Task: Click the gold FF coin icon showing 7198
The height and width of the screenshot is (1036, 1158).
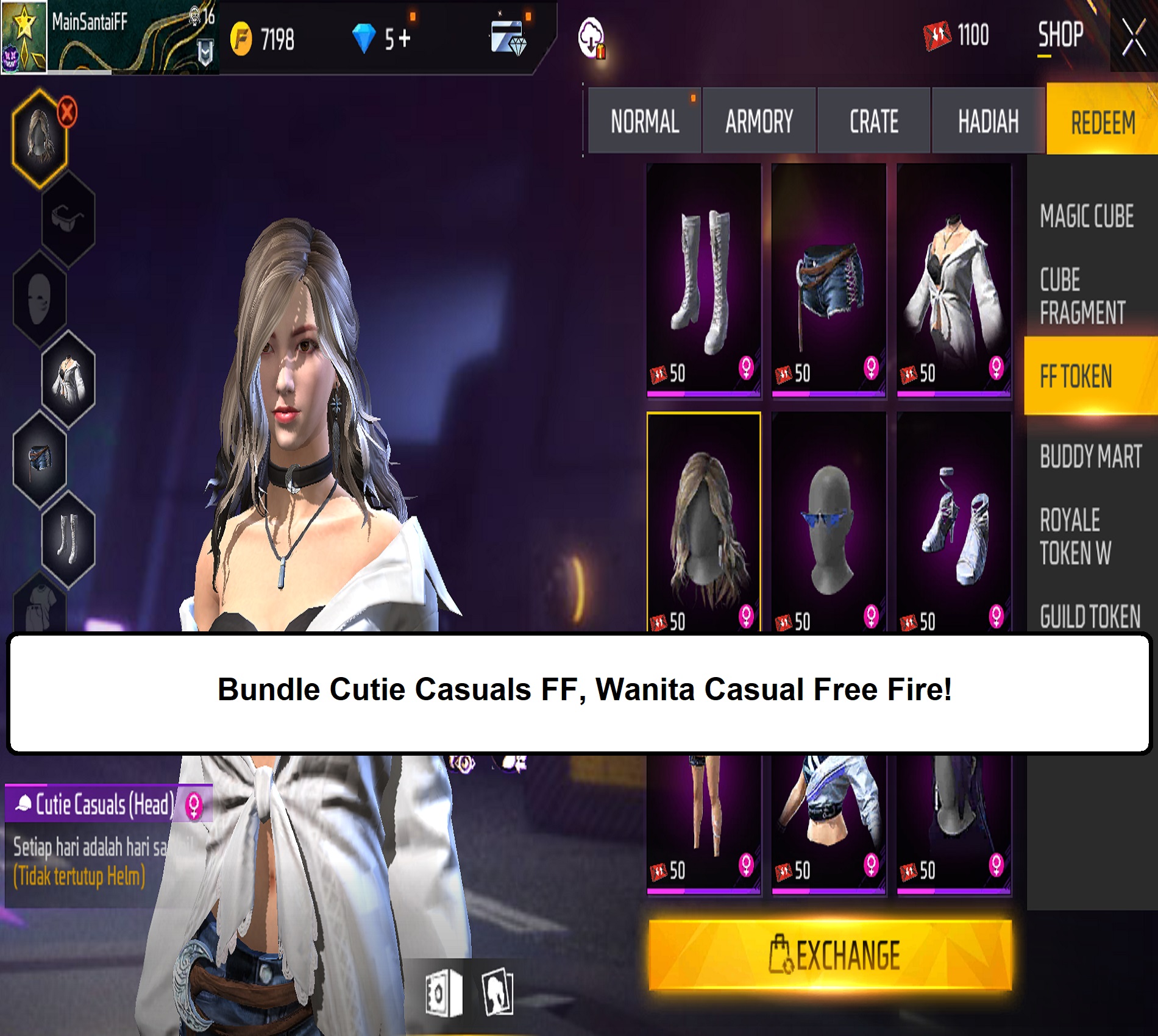Action: click(x=243, y=40)
